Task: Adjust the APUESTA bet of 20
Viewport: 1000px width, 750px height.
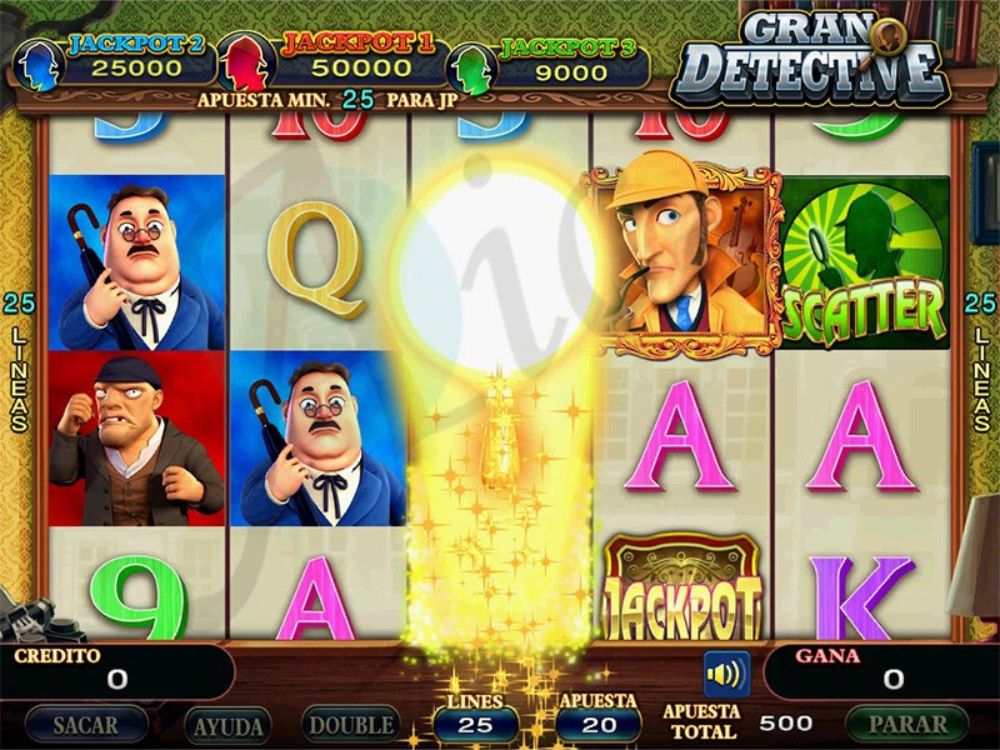Action: coord(598,724)
